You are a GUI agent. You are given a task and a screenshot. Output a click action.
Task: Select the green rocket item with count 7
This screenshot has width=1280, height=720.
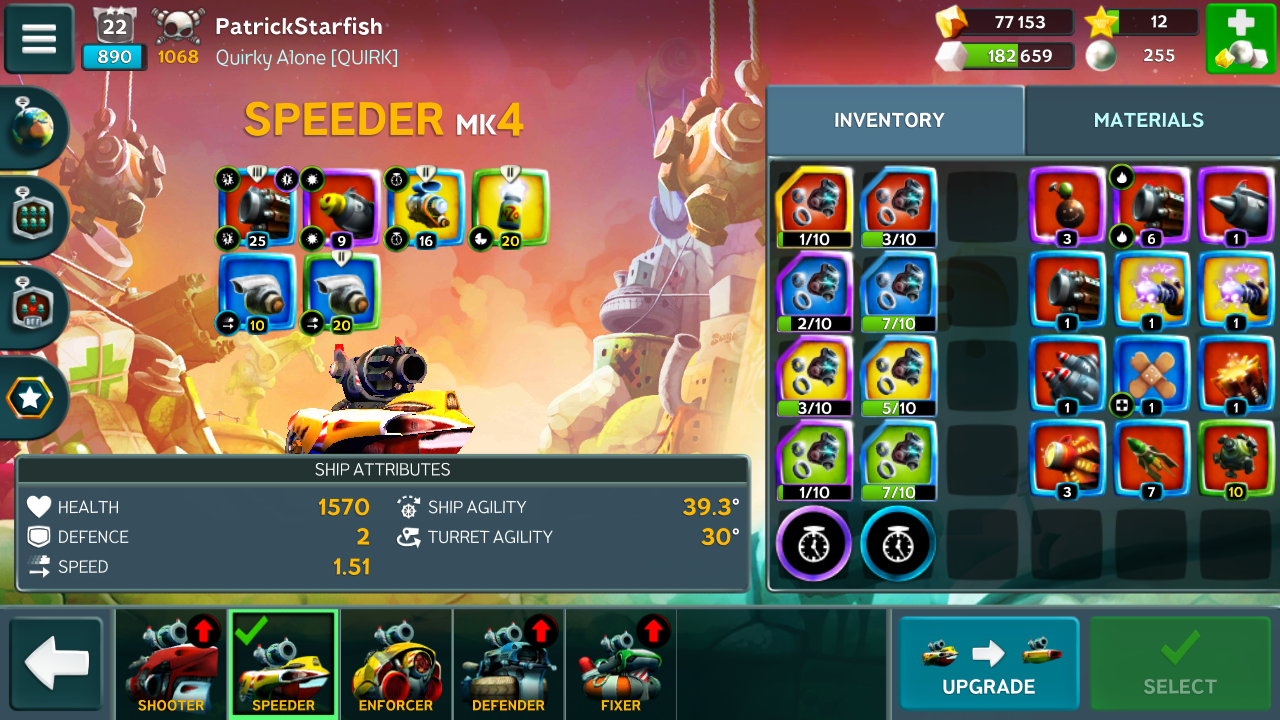click(1152, 459)
